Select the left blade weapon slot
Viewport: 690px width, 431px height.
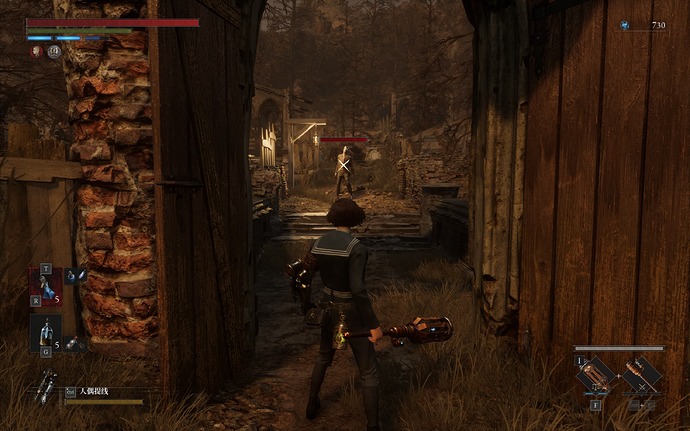click(595, 375)
